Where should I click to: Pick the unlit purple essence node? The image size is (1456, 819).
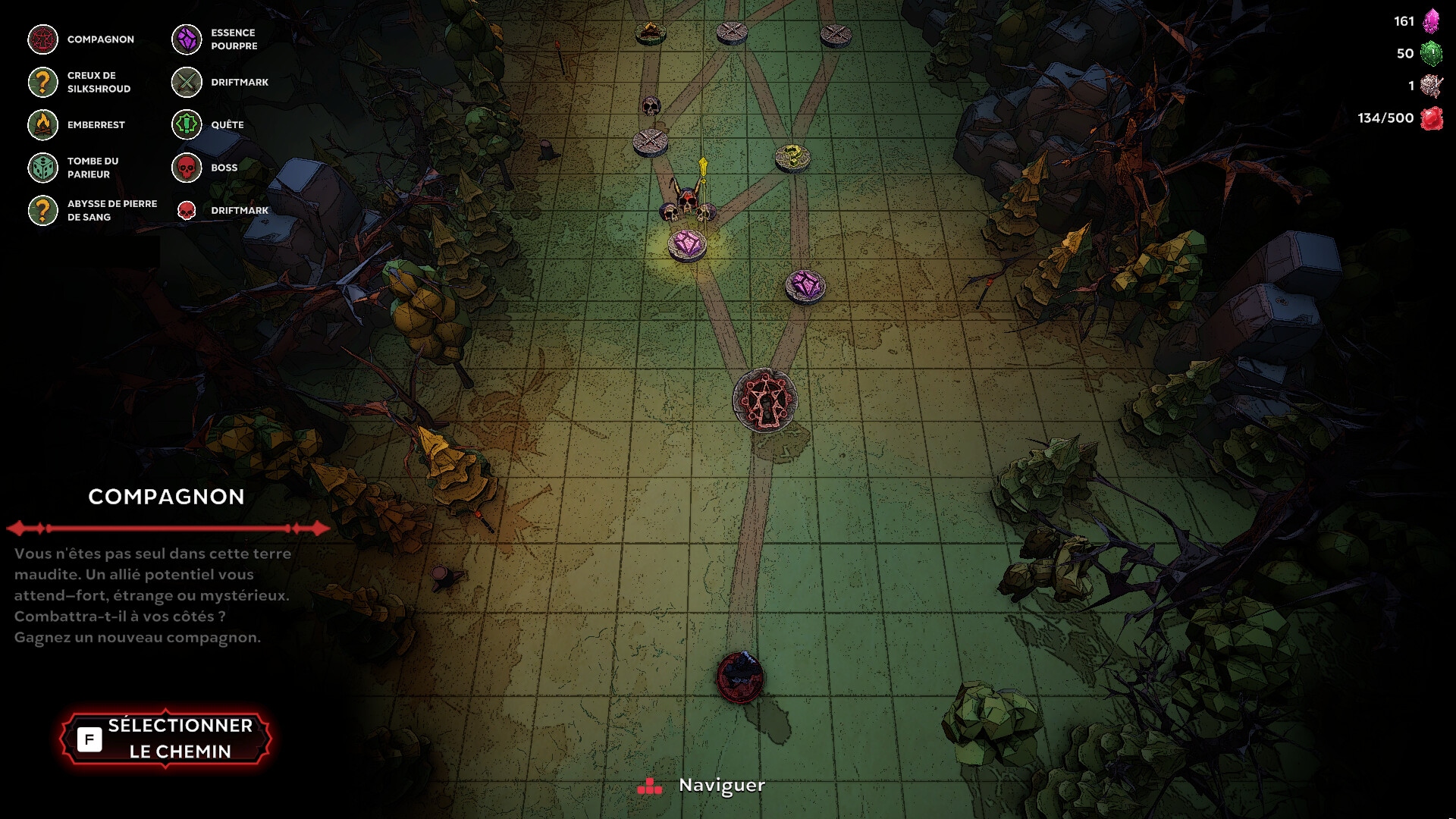pos(805,286)
